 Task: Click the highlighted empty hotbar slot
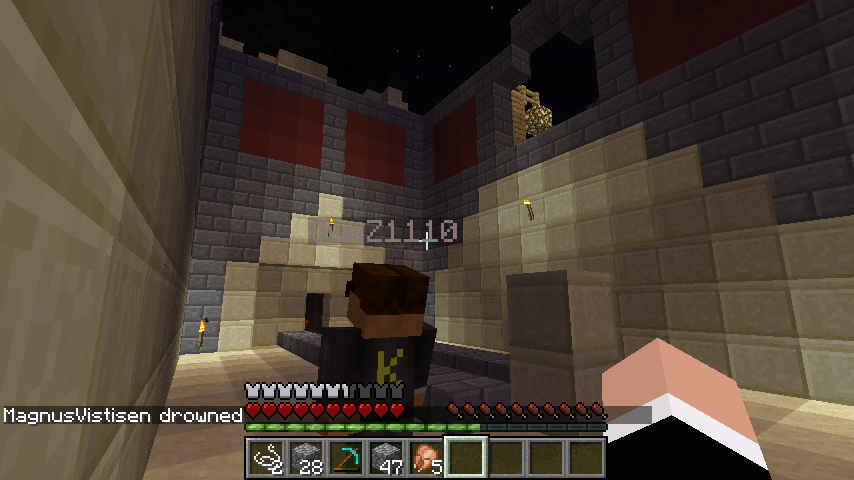tap(466, 458)
